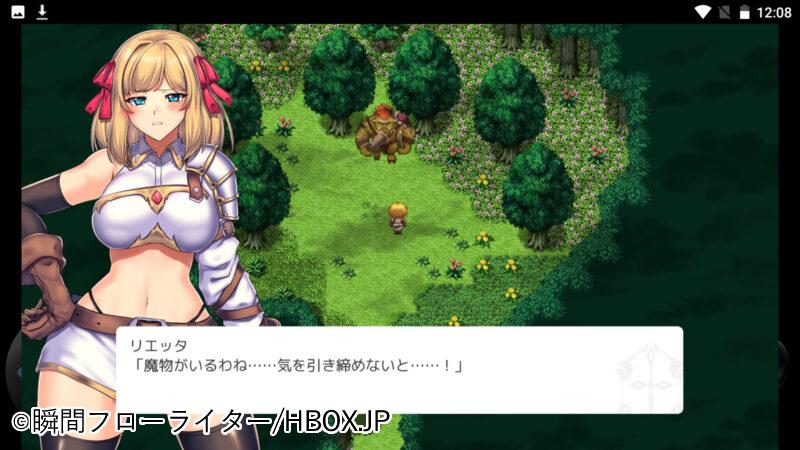This screenshot has height=450, width=800.
Task: Tap the download notification icon
Action: 42,12
